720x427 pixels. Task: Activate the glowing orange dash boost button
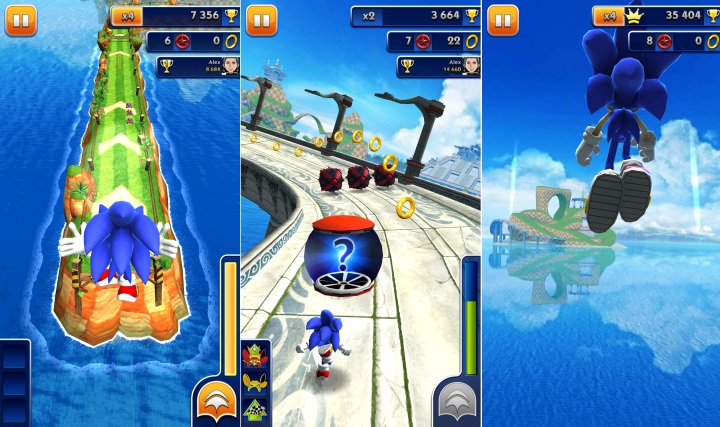point(216,402)
